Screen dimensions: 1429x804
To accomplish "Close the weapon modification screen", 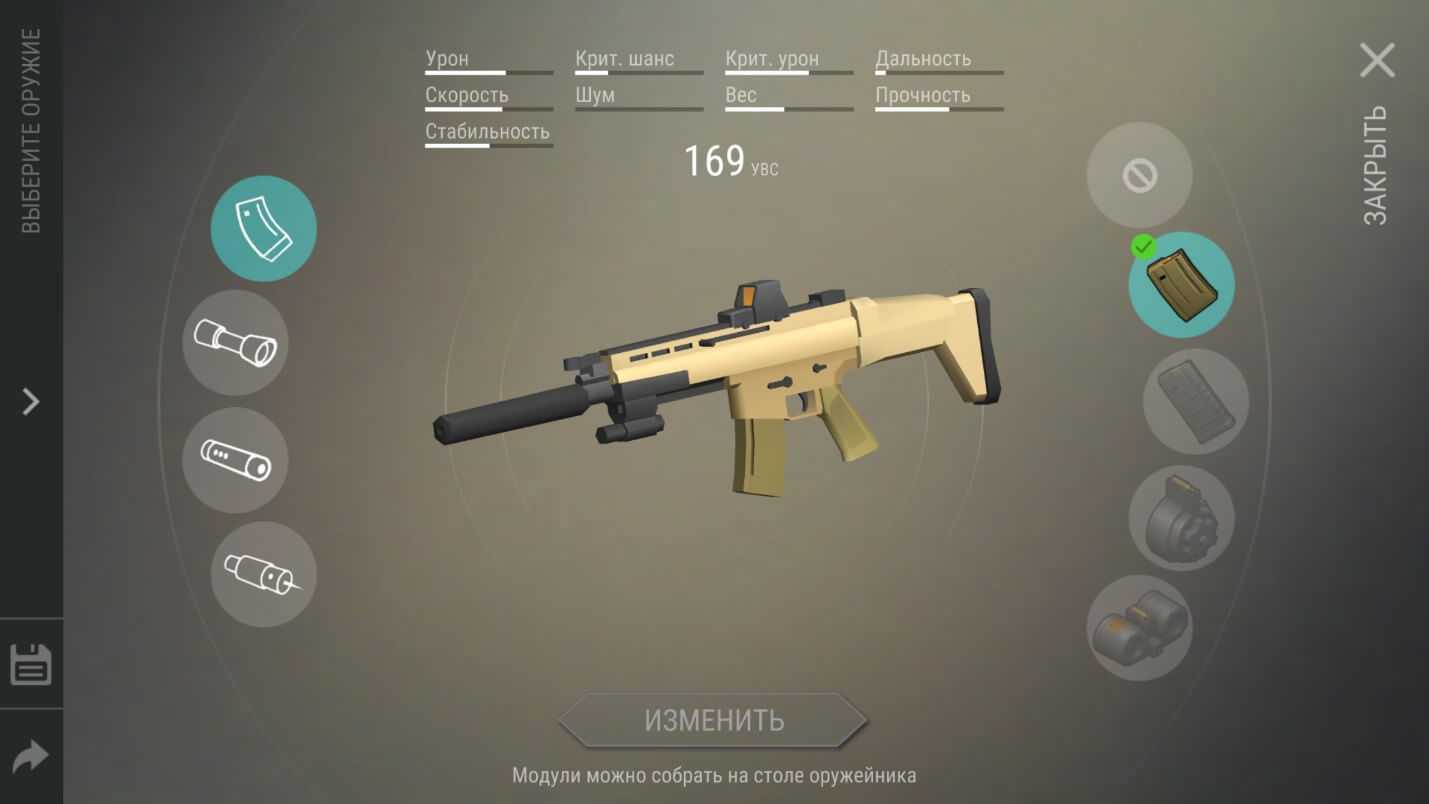I will 1377,61.
